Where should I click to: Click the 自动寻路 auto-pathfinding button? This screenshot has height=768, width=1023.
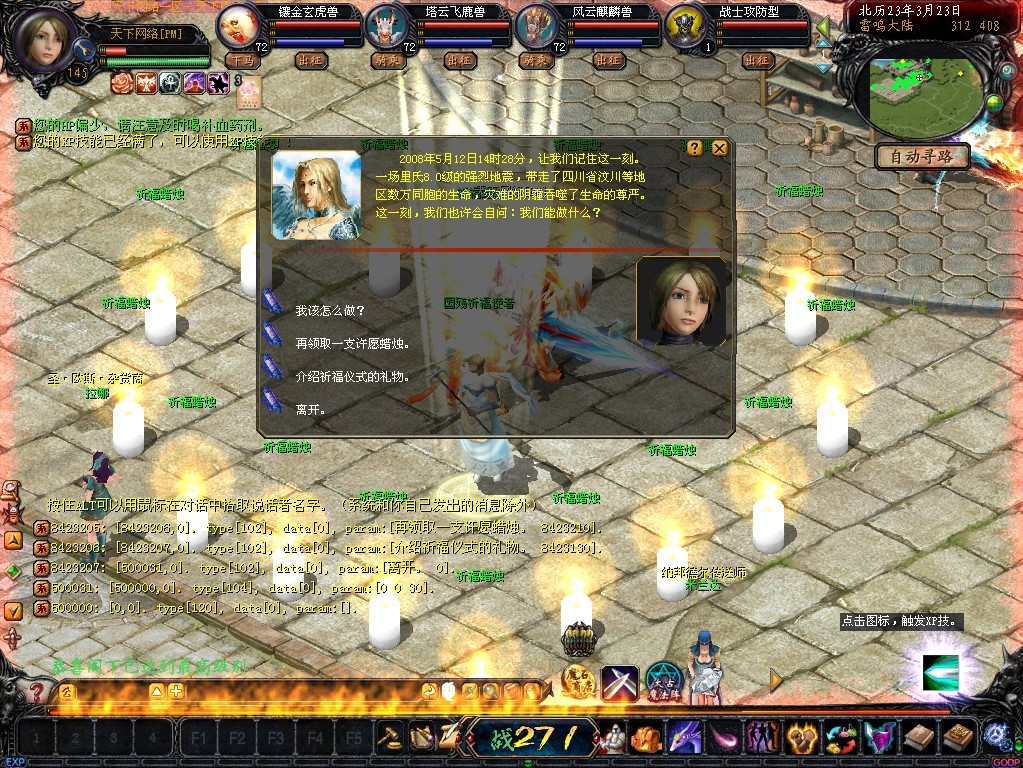(x=922, y=156)
